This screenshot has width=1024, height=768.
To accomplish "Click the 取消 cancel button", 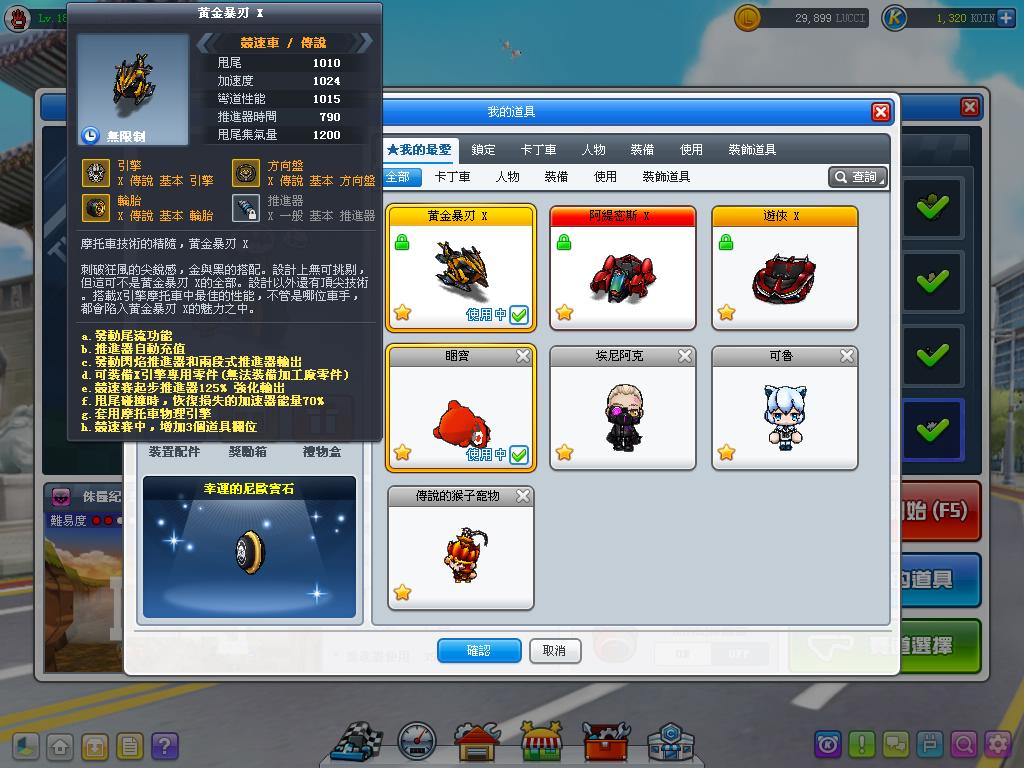I will coord(554,651).
